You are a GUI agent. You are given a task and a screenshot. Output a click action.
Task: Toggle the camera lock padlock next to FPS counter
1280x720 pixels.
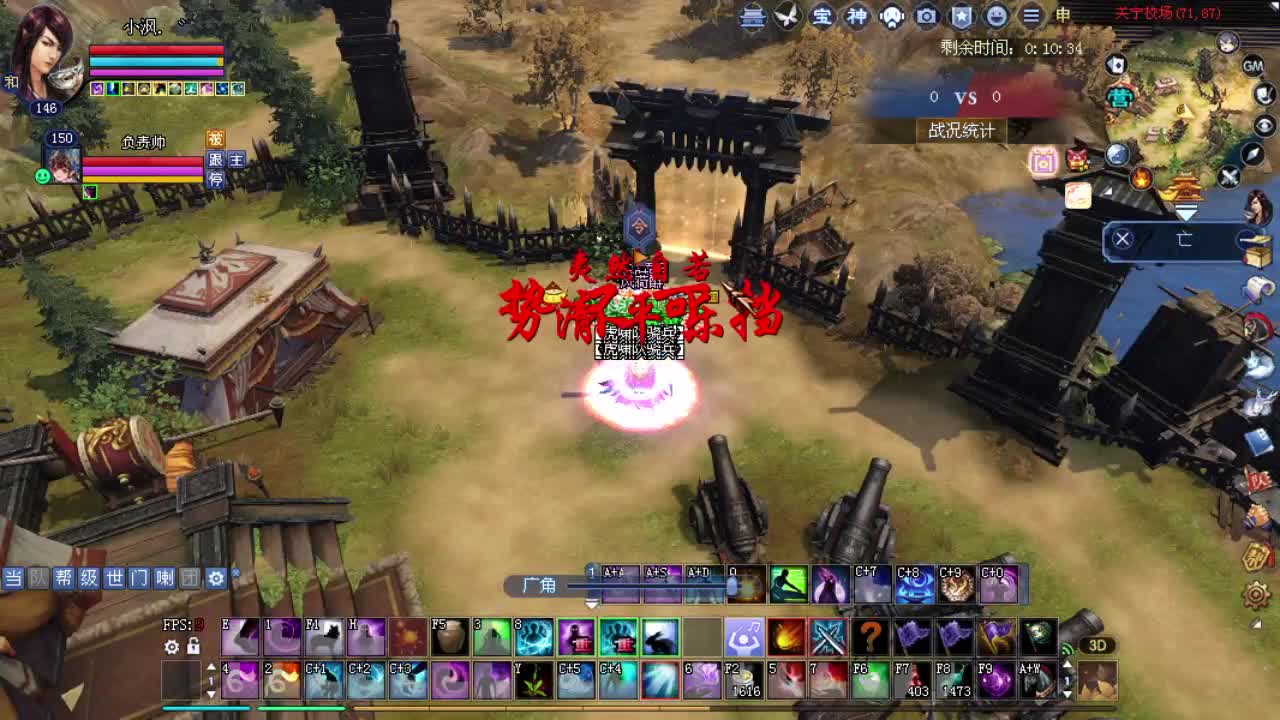(x=193, y=646)
